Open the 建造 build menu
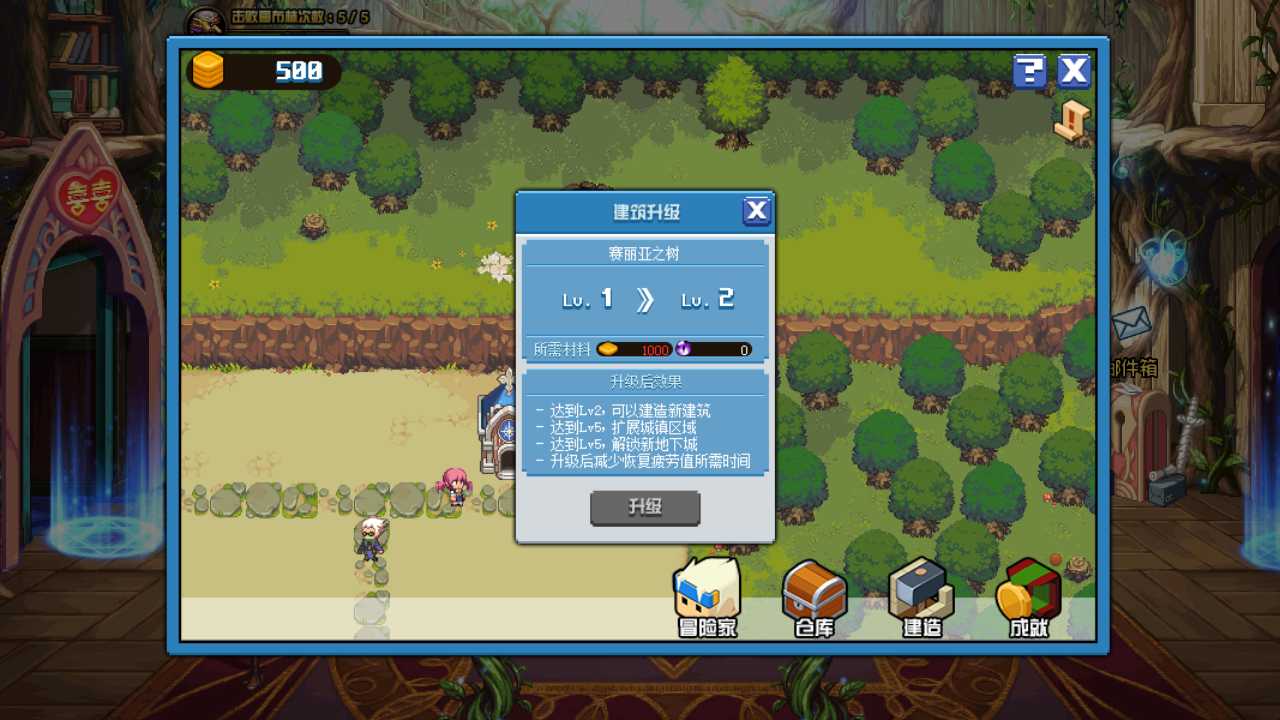Image resolution: width=1280 pixels, height=720 pixels. pyautogui.click(x=921, y=597)
